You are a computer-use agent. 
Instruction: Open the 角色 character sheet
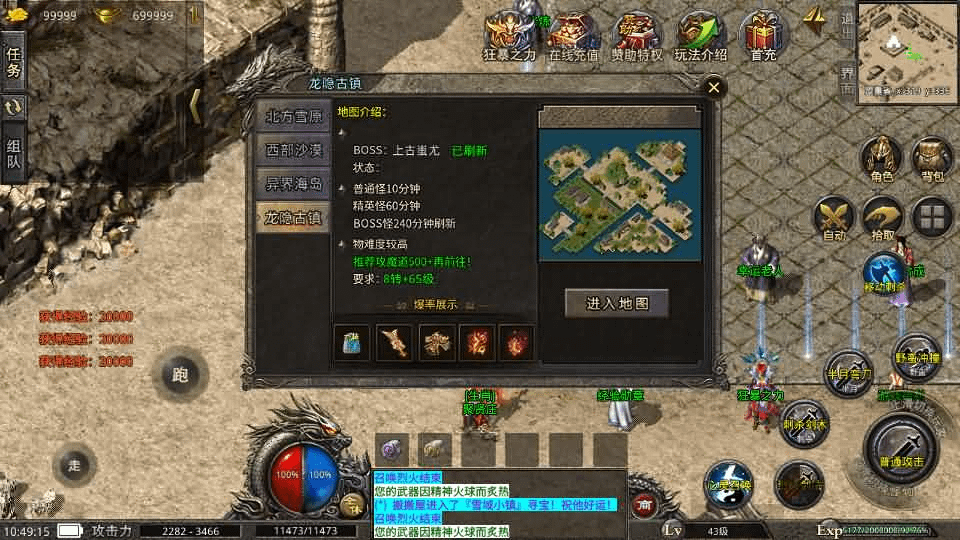tap(881, 160)
